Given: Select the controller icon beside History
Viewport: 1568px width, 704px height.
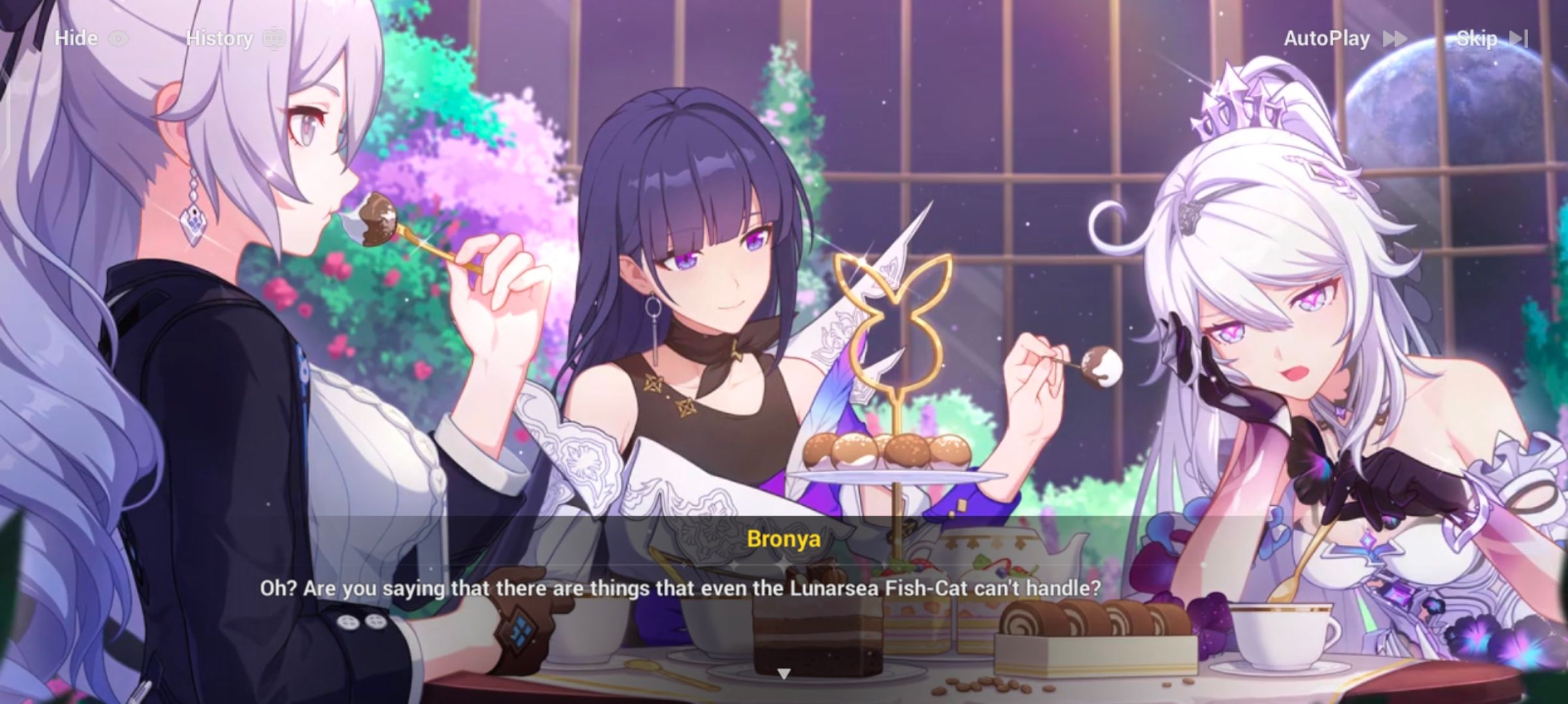Looking at the screenshot, I should (x=275, y=38).
